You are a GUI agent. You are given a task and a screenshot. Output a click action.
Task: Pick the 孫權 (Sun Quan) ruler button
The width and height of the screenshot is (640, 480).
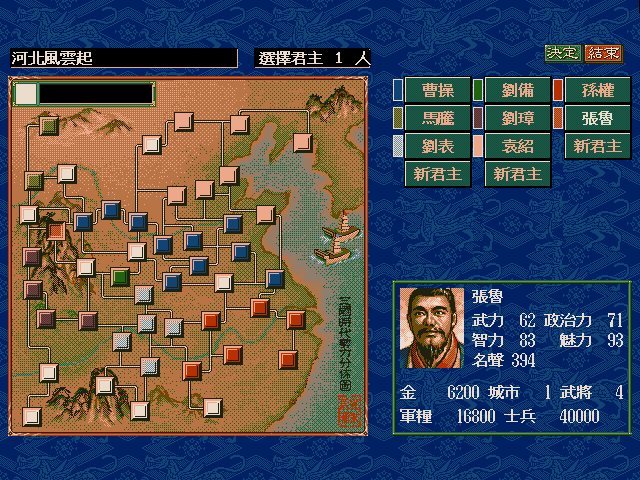[598, 90]
